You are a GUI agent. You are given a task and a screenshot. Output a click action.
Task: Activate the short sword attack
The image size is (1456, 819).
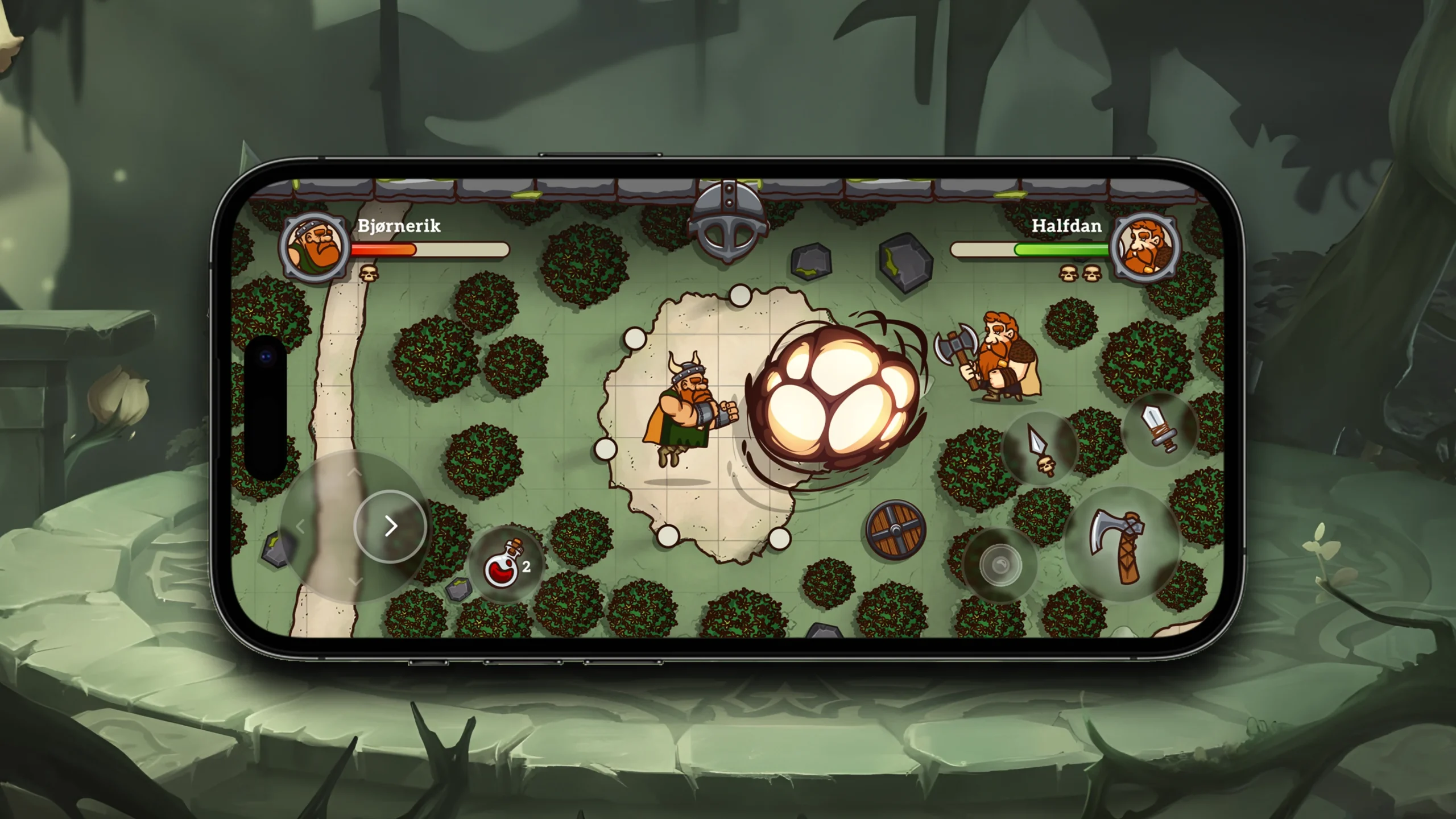(1160, 428)
